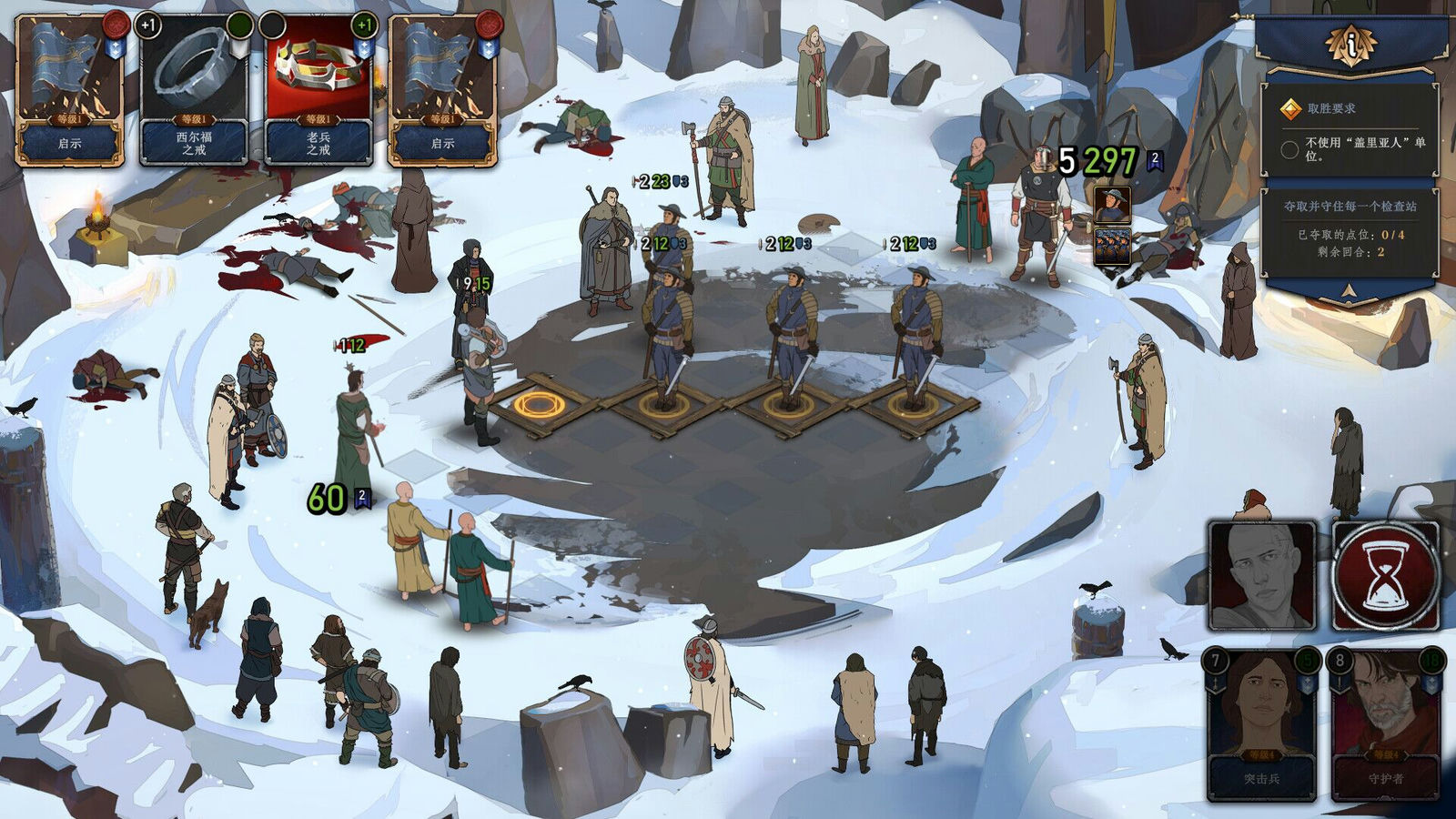Choose the 突击兵 unit card

click(1262, 724)
